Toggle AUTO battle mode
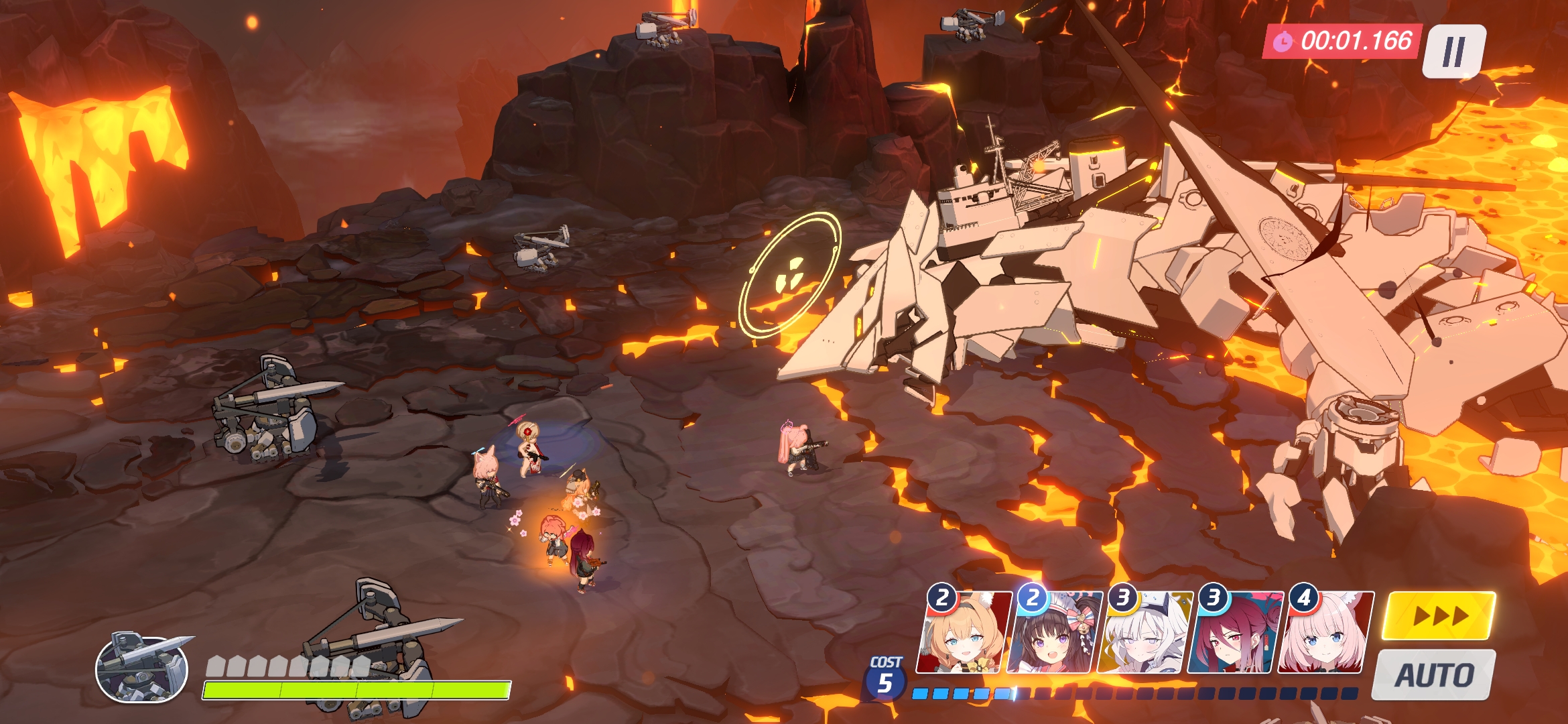 1434,674
